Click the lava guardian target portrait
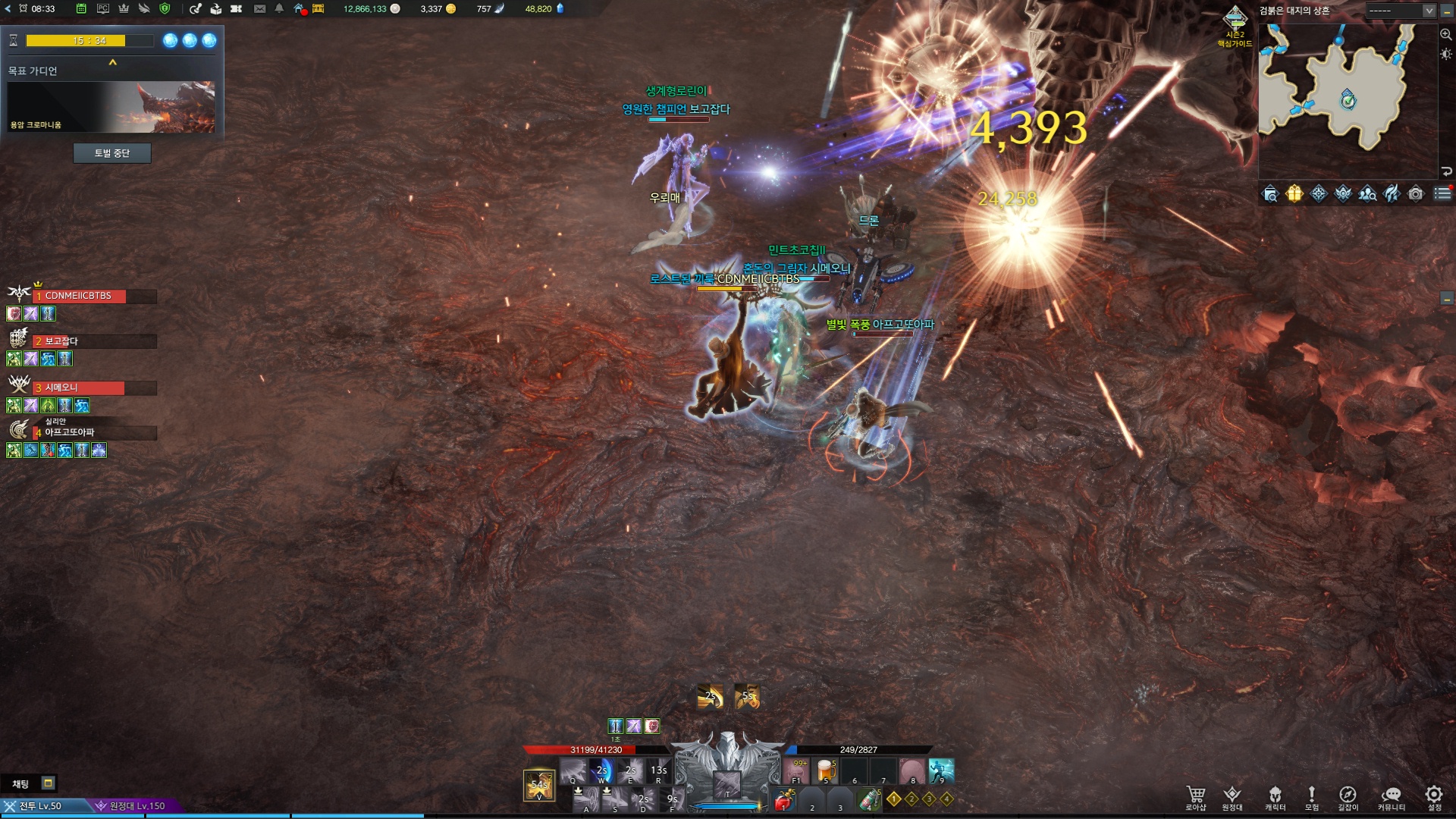This screenshot has height=819, width=1456. click(111, 107)
